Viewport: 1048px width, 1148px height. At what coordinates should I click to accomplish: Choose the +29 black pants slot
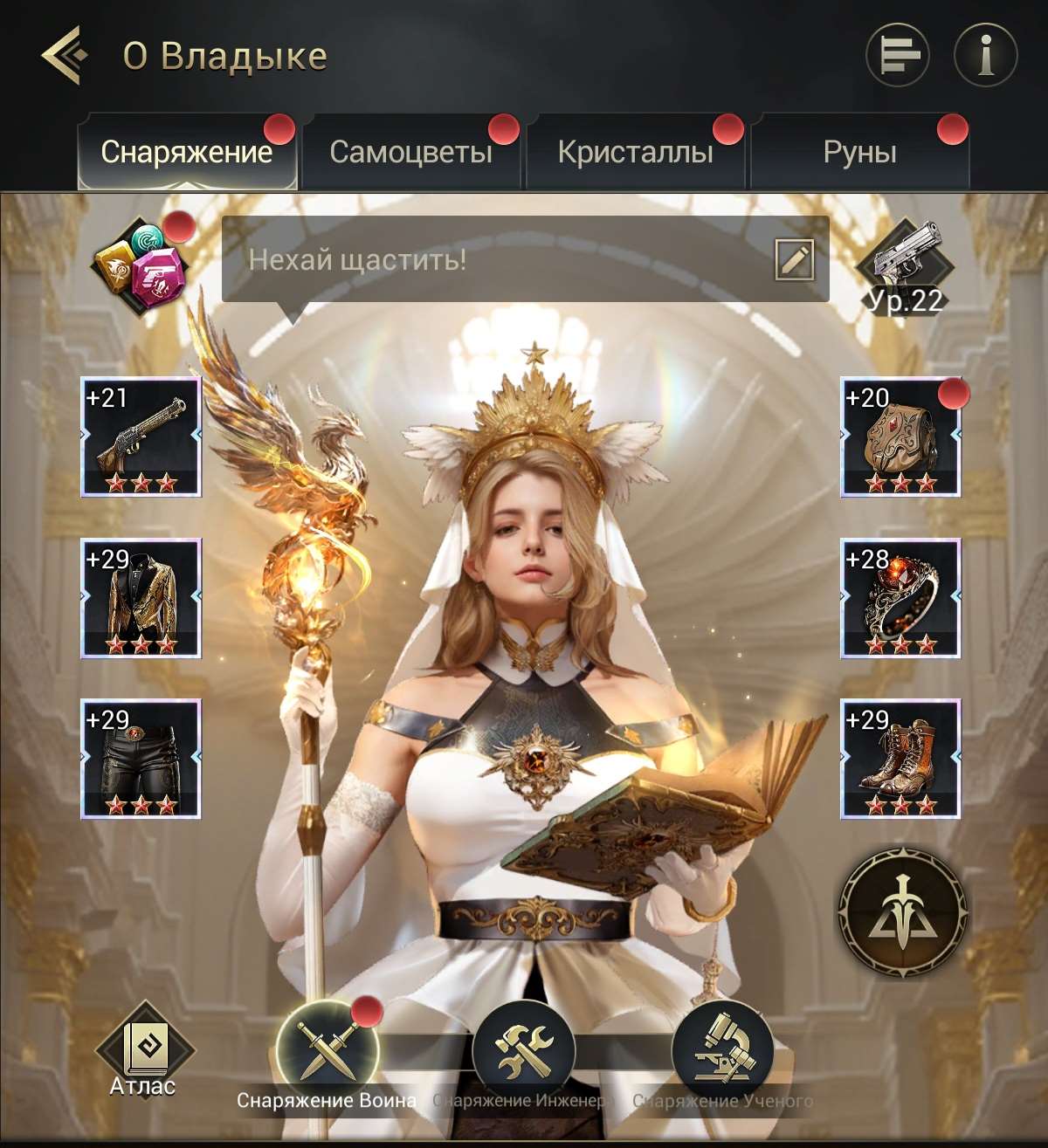coord(141,759)
